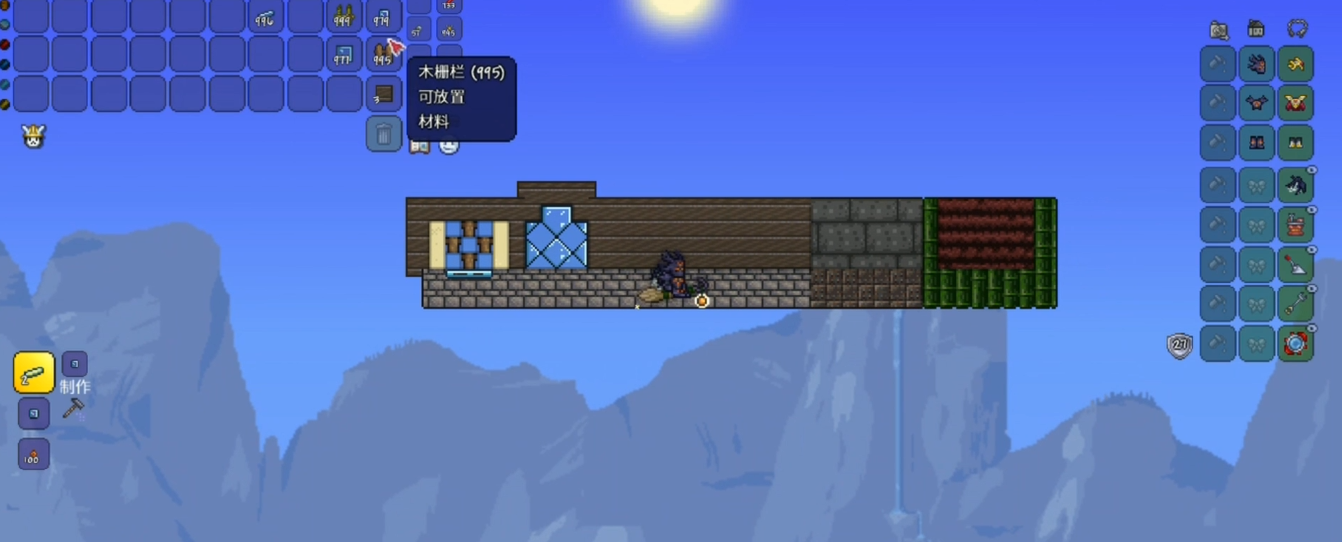This screenshot has height=542, width=1342.
Task: Select the crafting recipe showing 100
Action: click(34, 454)
